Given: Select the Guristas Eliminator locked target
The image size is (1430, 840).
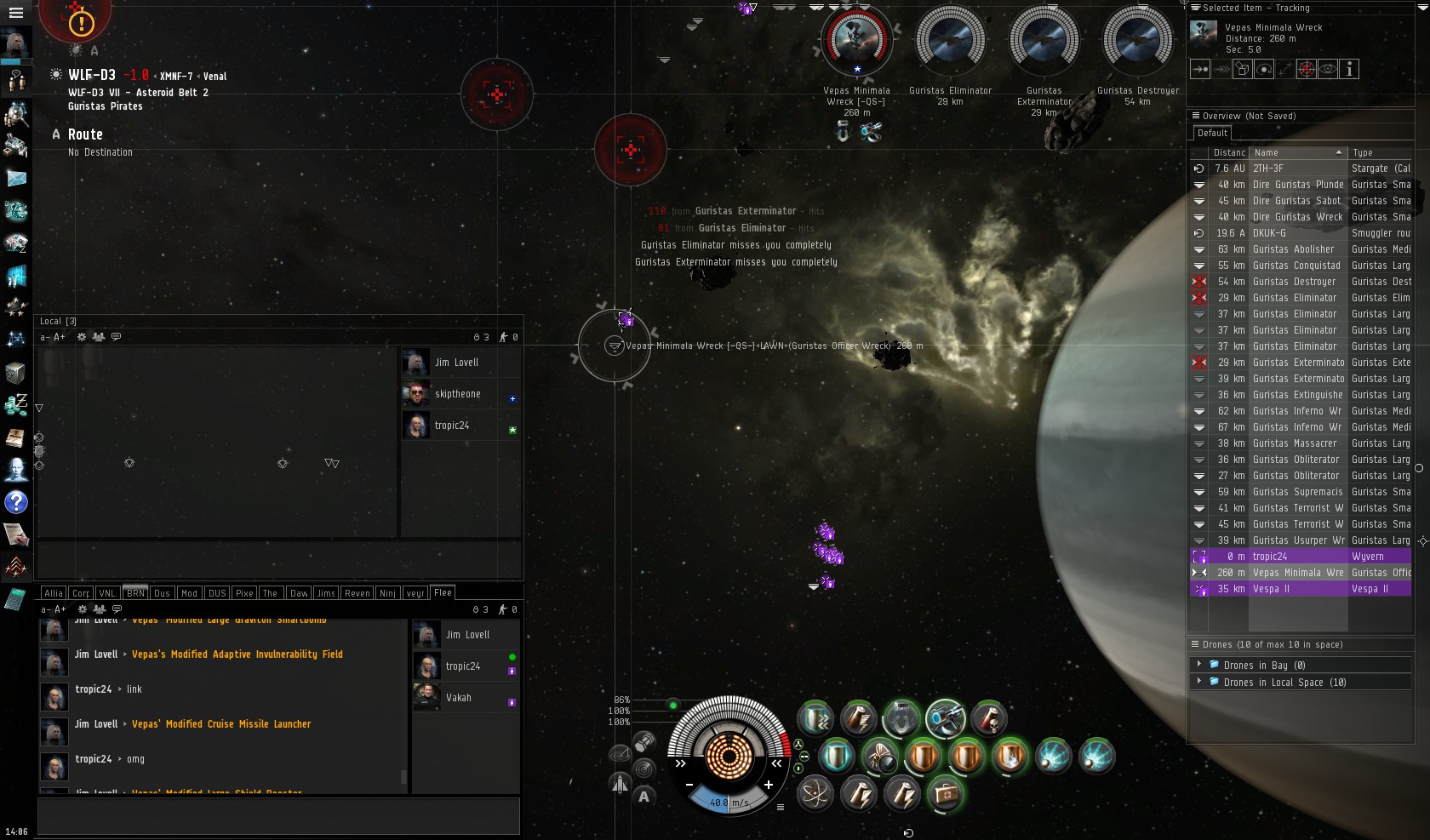Looking at the screenshot, I should pos(950,43).
